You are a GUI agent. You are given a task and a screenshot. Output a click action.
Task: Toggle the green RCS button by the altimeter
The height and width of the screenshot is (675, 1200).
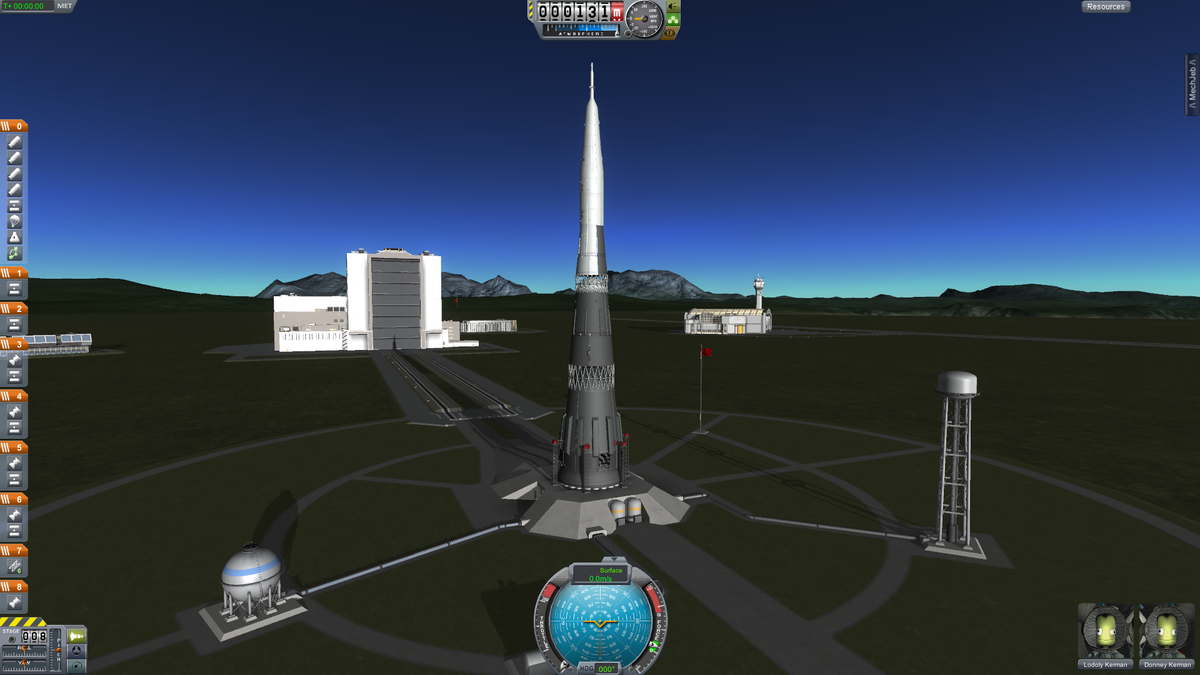pyautogui.click(x=672, y=19)
